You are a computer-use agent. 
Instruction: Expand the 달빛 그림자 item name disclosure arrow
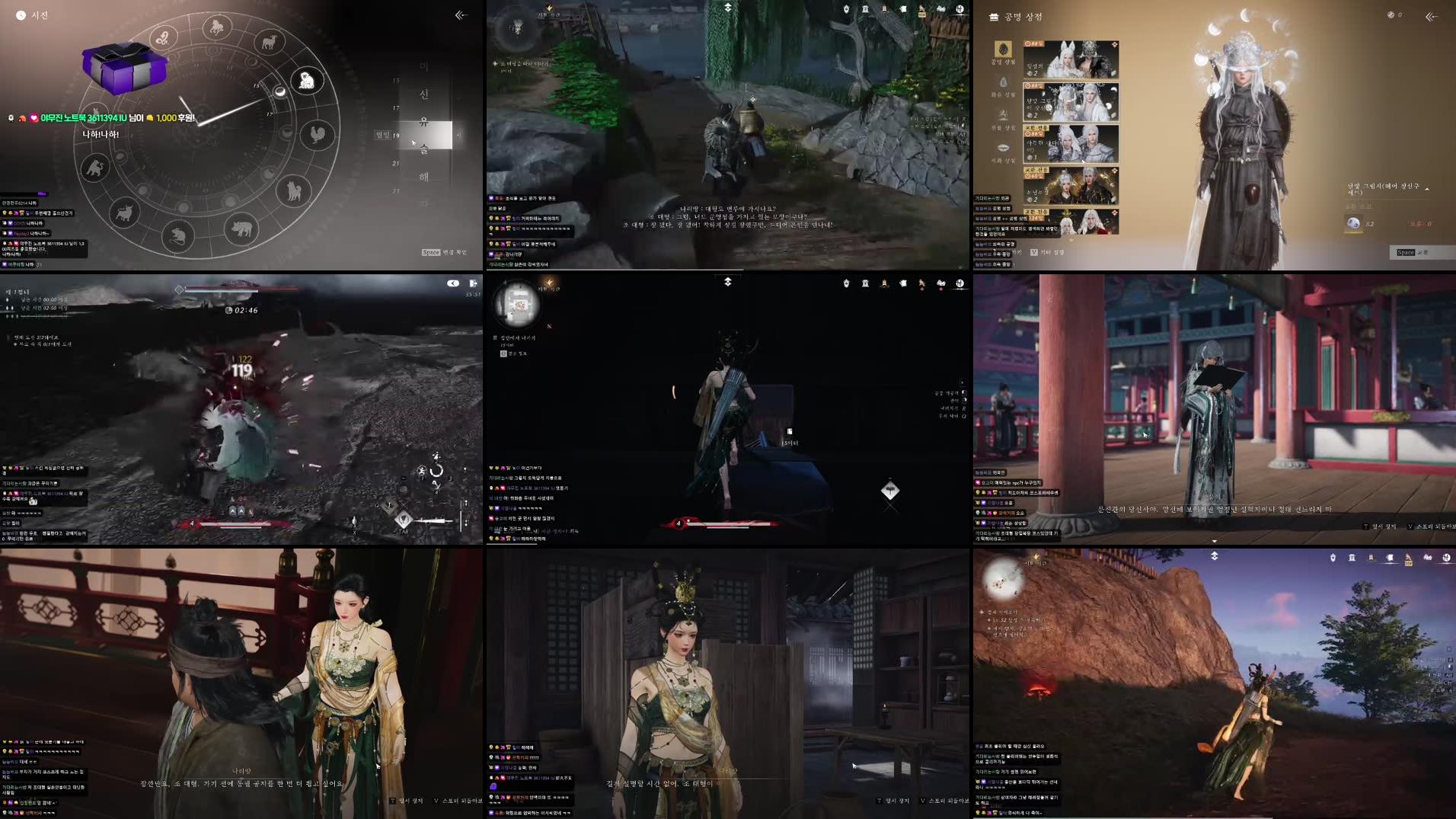point(1426,190)
